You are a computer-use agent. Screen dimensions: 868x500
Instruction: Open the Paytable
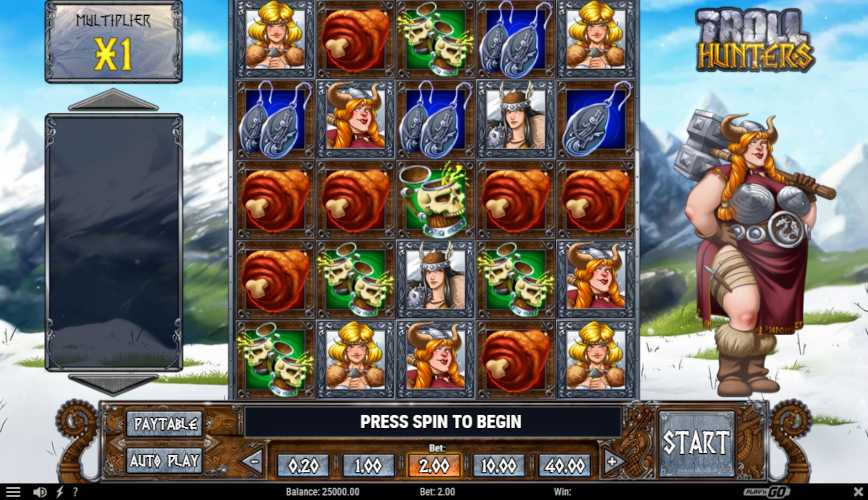[165, 424]
